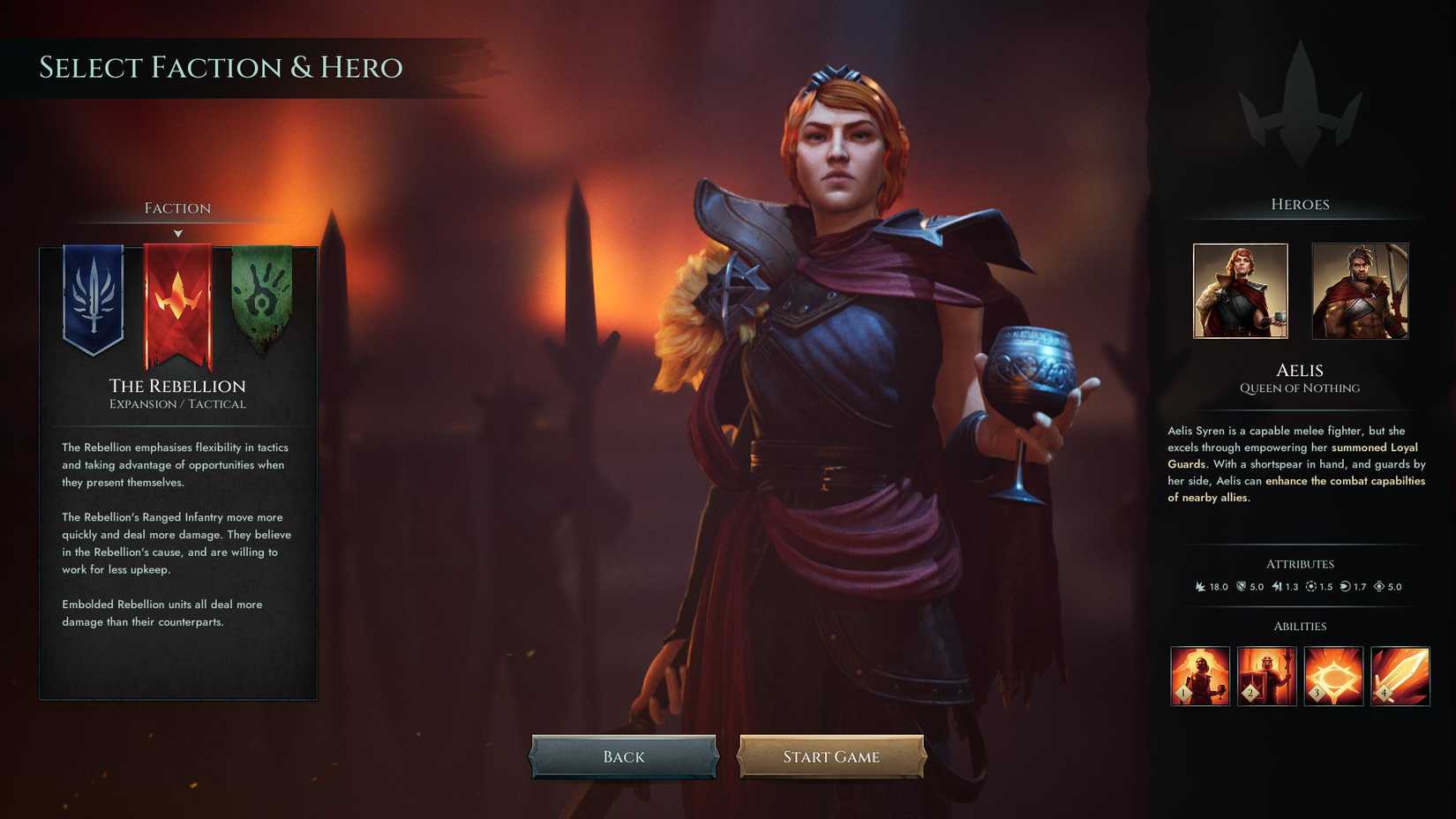Select the second hero portrait with bow

[x=1360, y=291]
